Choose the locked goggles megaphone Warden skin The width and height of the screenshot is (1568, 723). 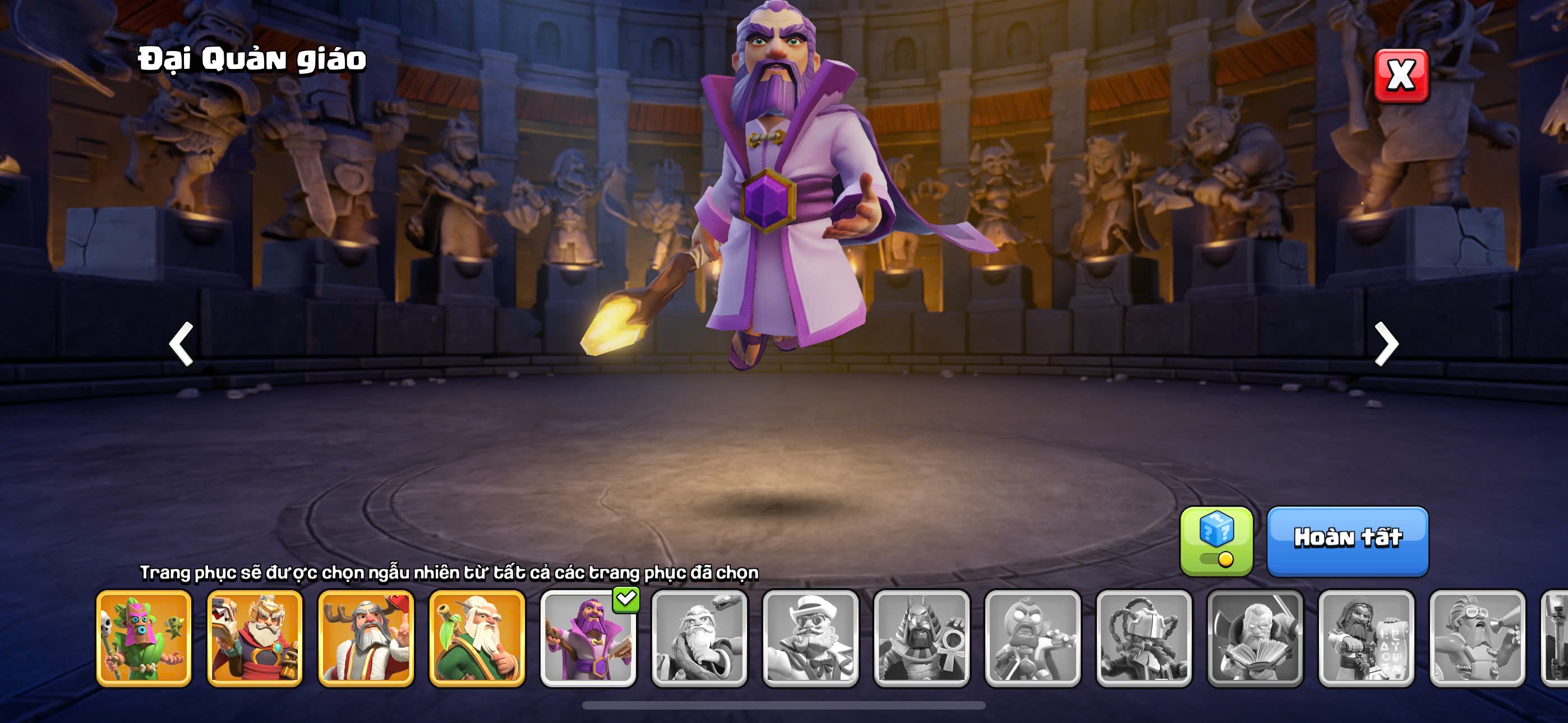1477,638
